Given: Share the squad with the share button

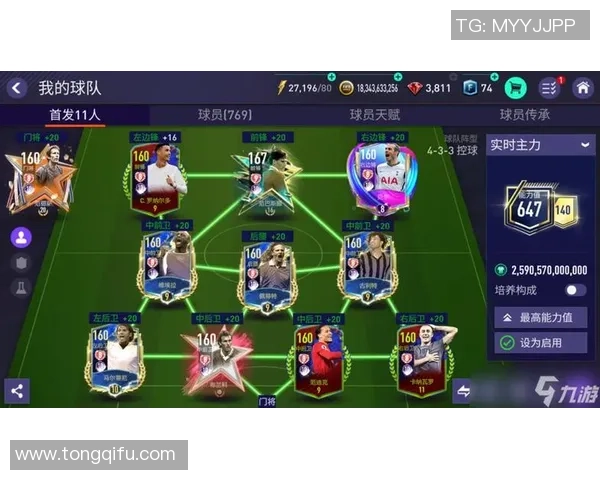Looking at the screenshot, I should click(x=16, y=391).
